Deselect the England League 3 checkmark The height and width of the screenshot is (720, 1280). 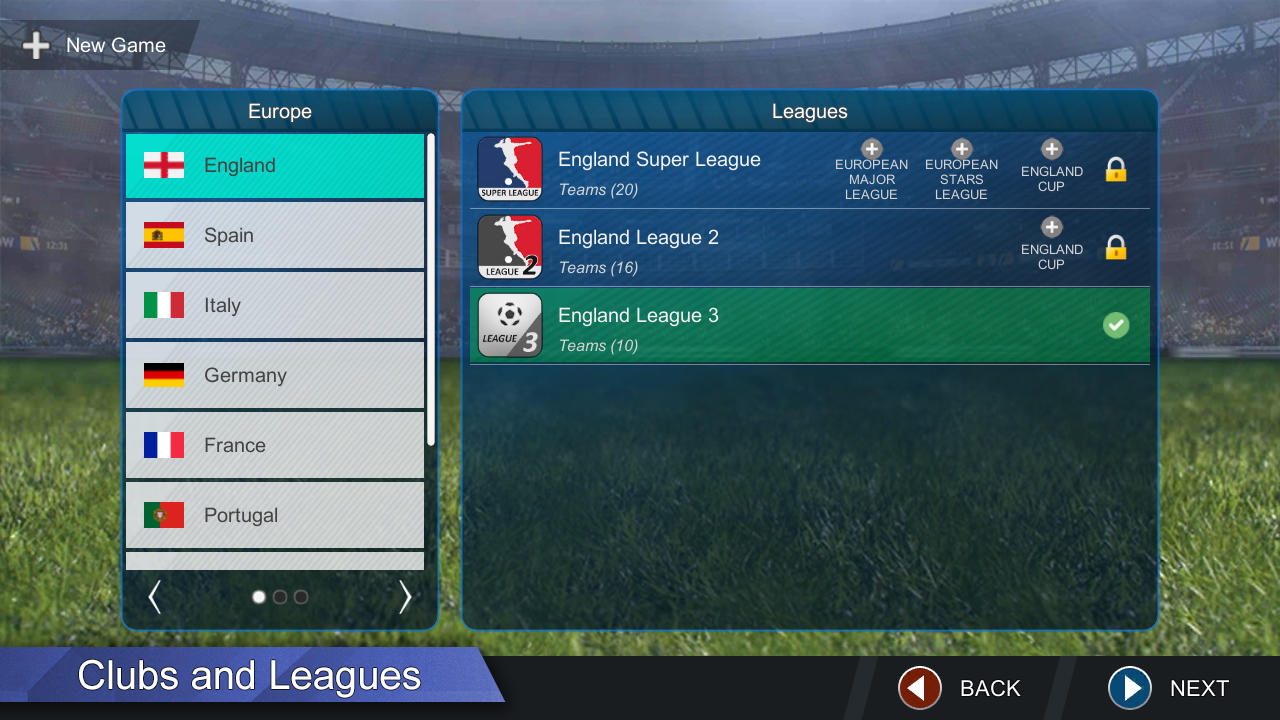click(x=1116, y=324)
